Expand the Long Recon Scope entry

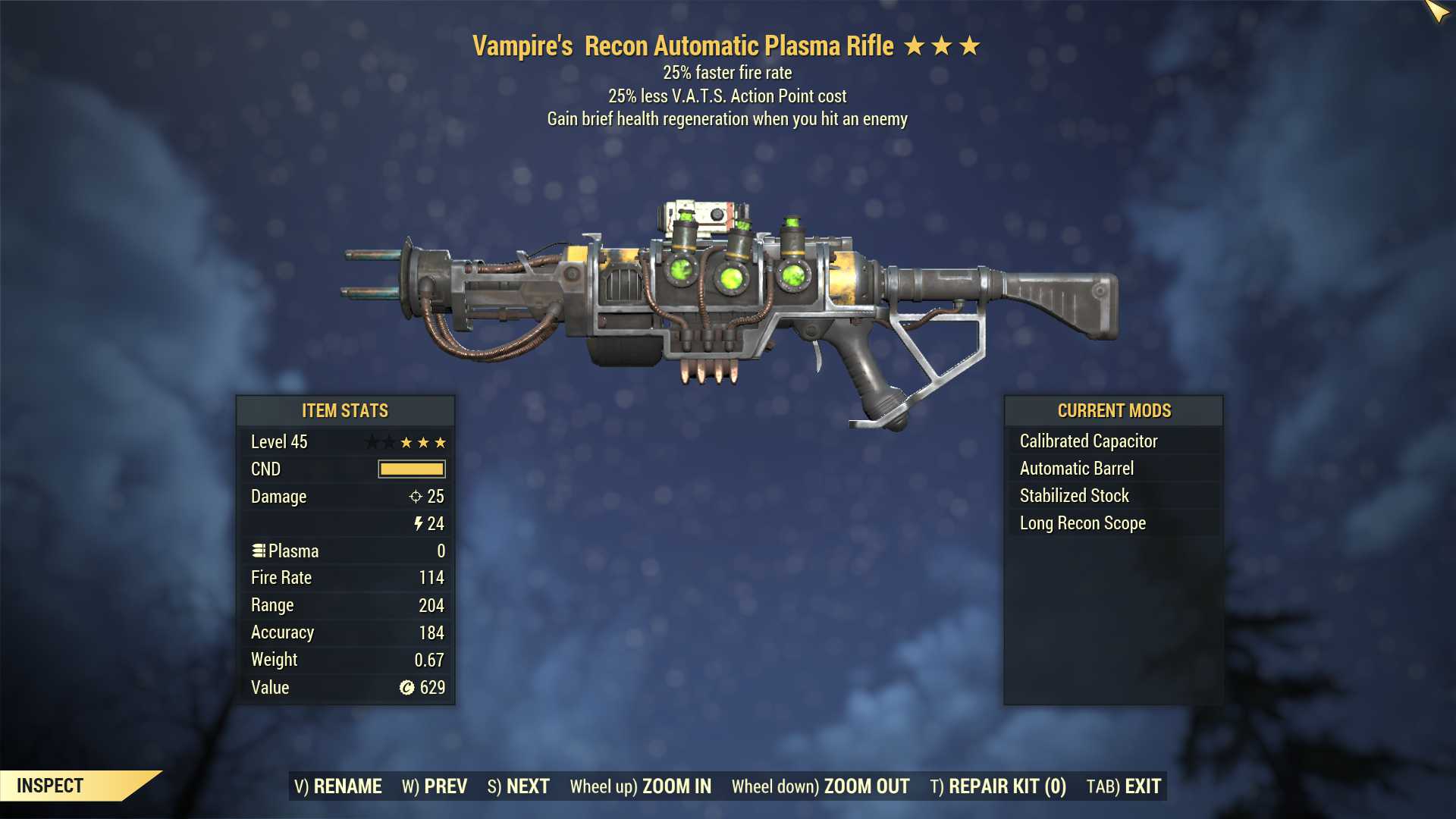click(1082, 522)
